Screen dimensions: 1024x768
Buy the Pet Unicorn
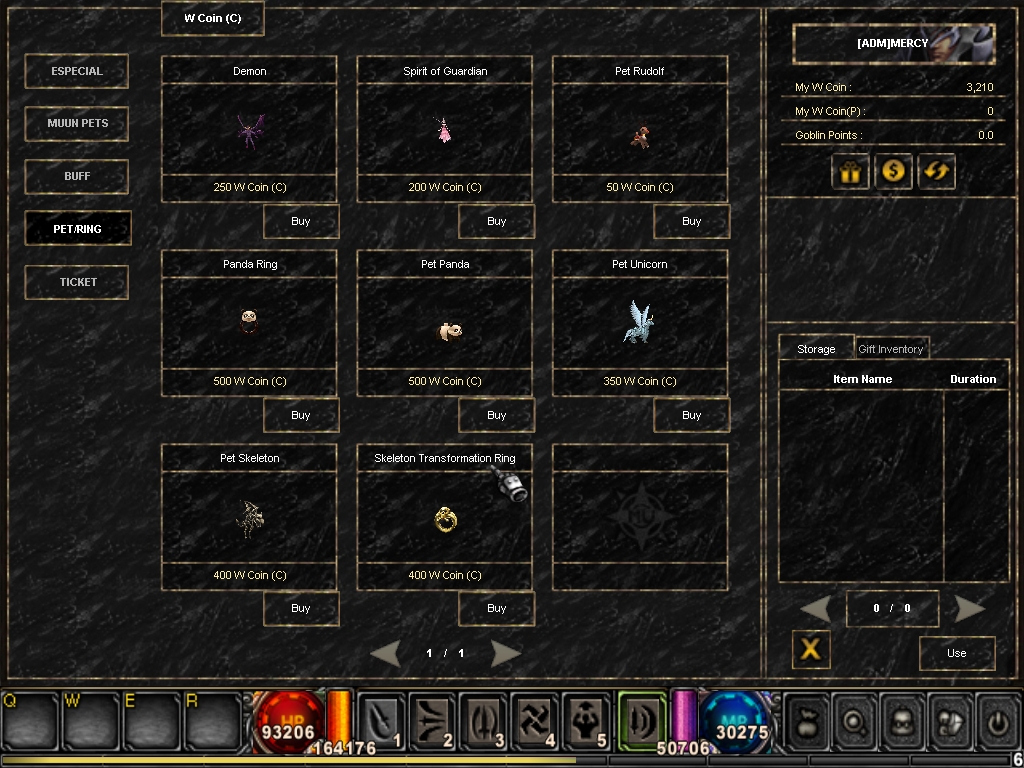click(x=691, y=415)
